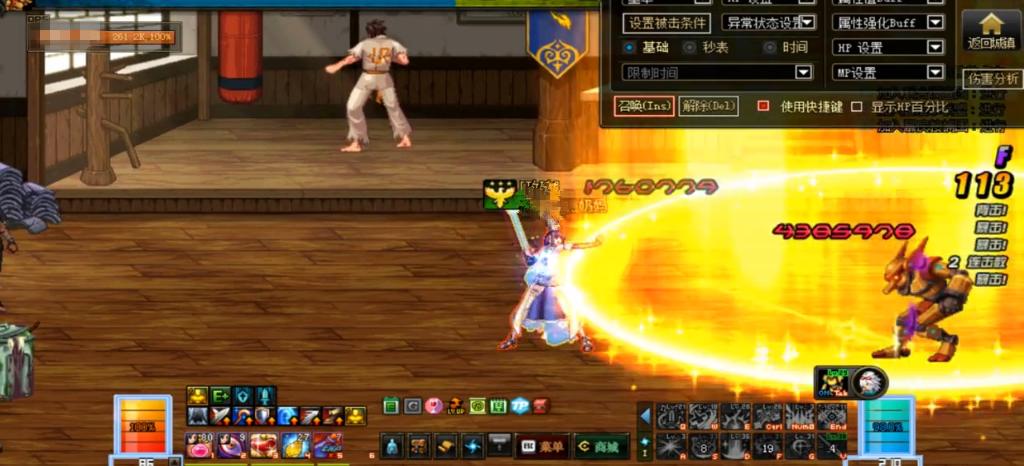1024x466 pixels.
Task: Click the 解除(Del) dismiss button
Action: click(x=708, y=105)
